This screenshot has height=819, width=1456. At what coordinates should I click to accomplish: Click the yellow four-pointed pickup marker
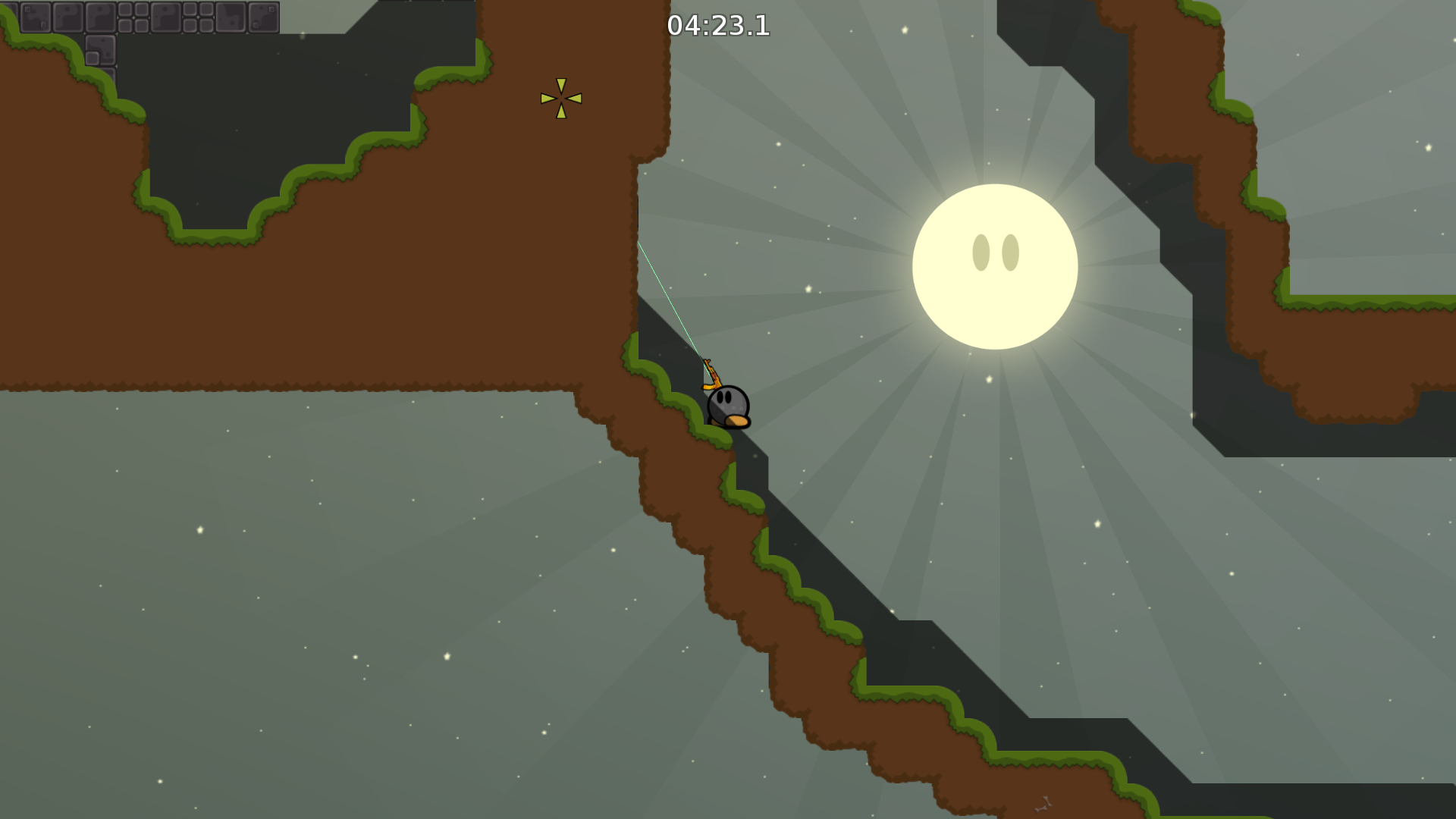click(561, 97)
